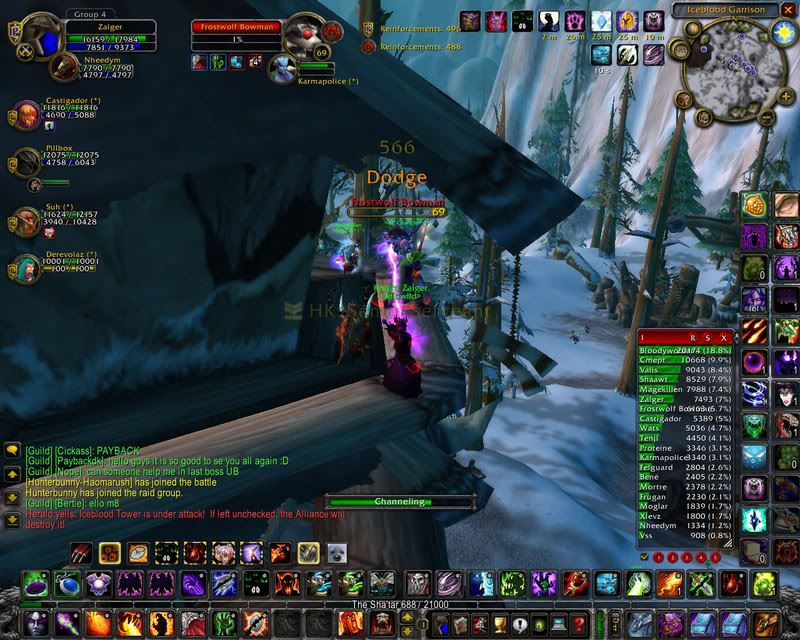Image resolution: width=800 pixels, height=640 pixels.
Task: Select party member Derevolaz
Action: (26, 268)
